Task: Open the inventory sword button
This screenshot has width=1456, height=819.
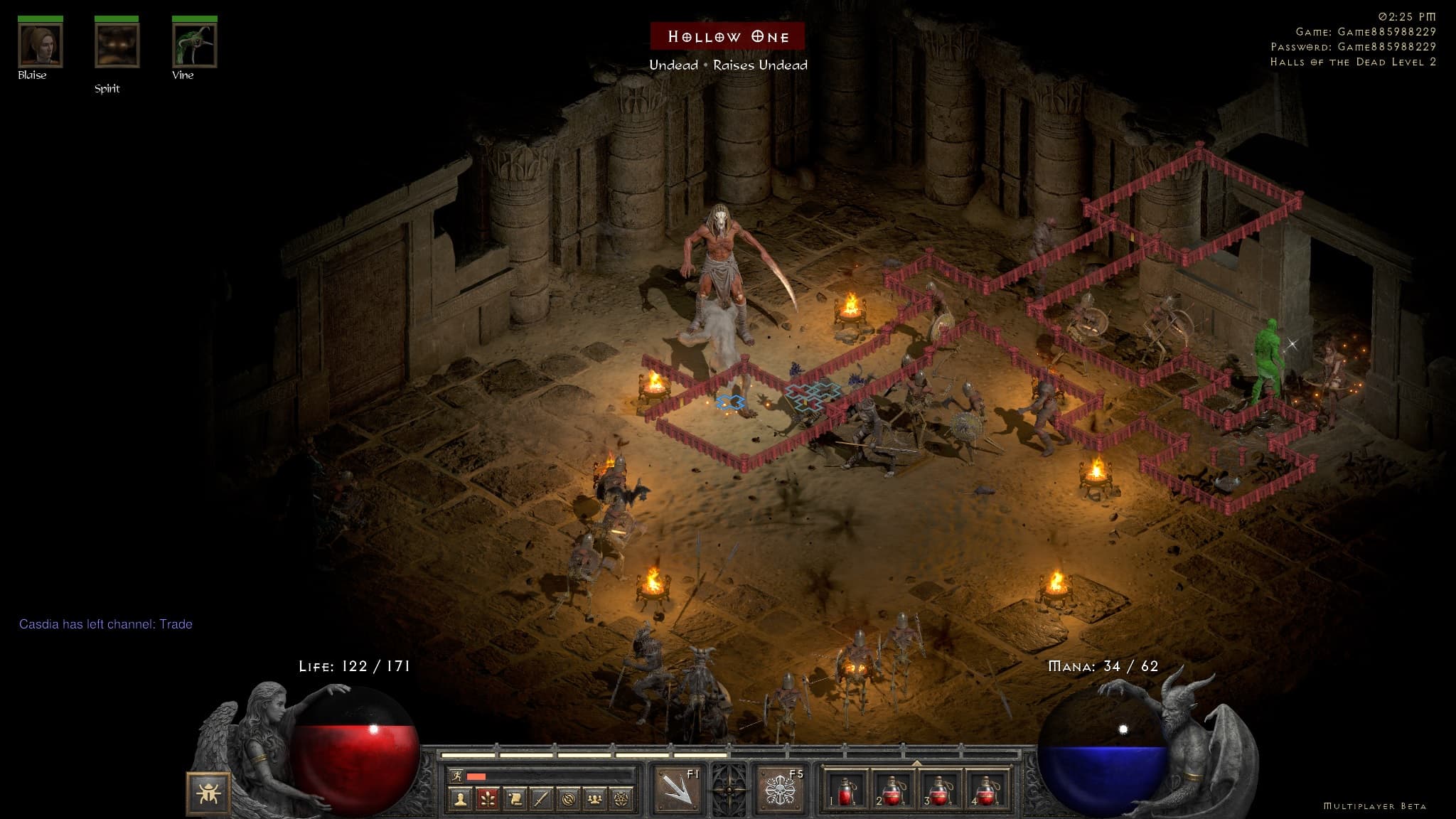Action: pyautogui.click(x=541, y=800)
